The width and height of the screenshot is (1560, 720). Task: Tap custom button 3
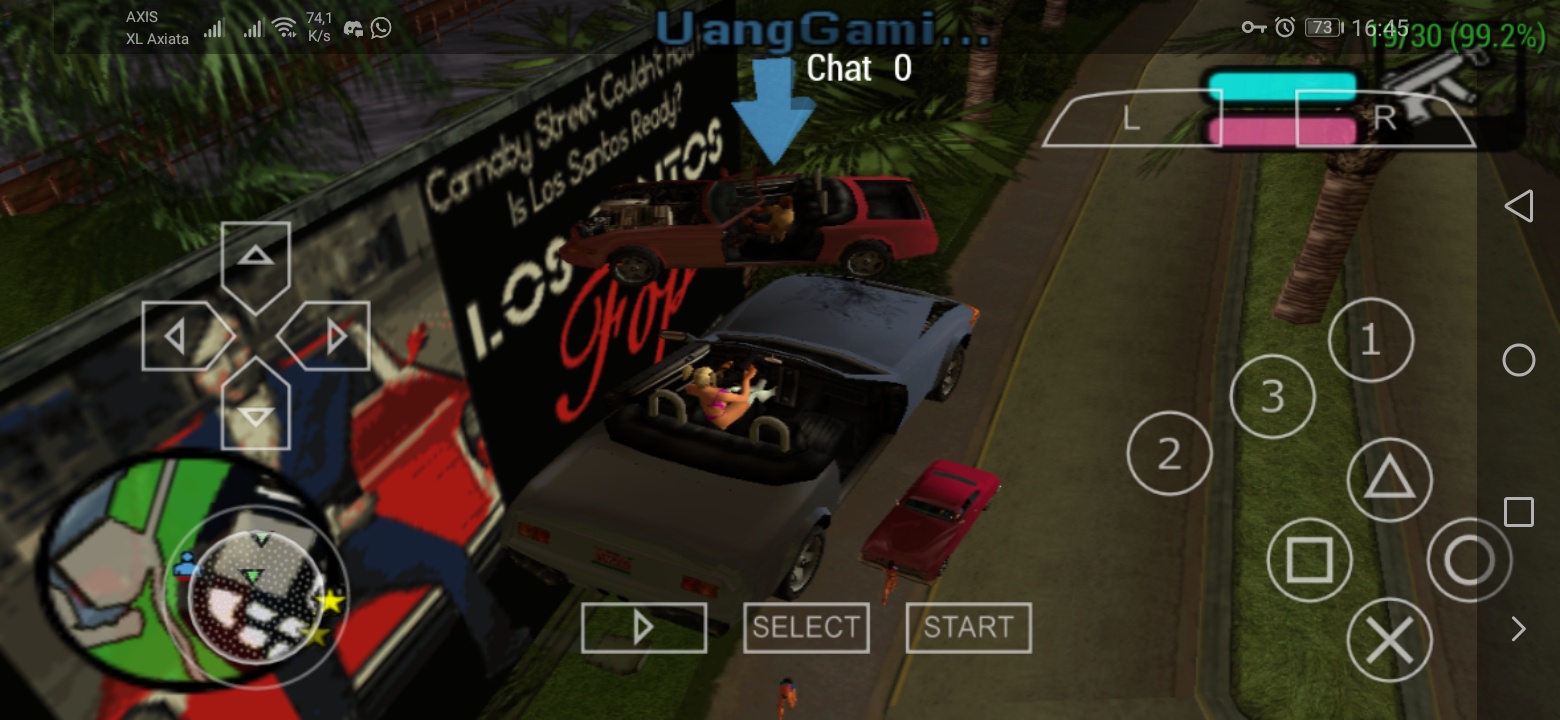[x=1271, y=396]
